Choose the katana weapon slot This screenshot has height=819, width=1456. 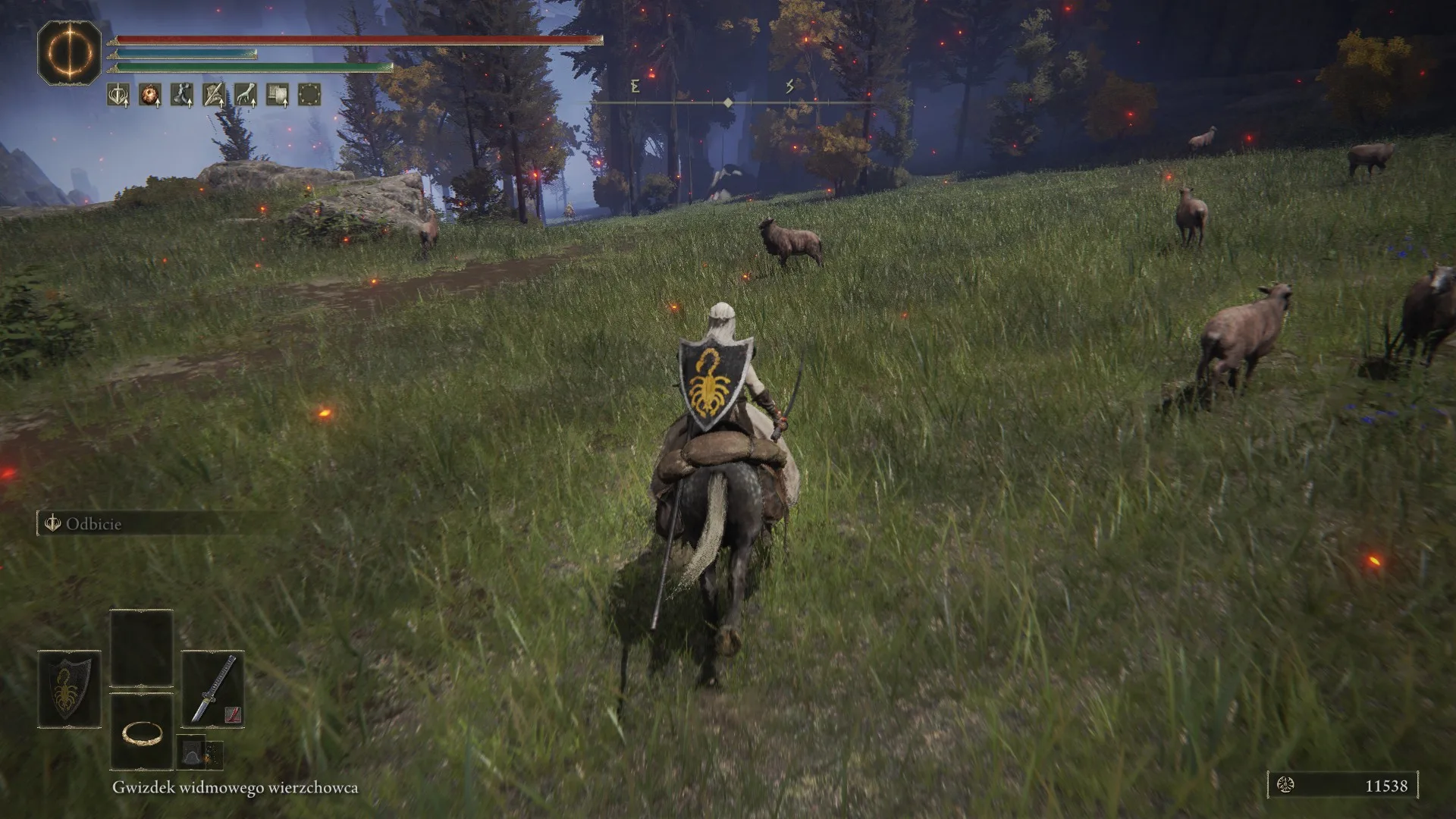pyautogui.click(x=213, y=689)
